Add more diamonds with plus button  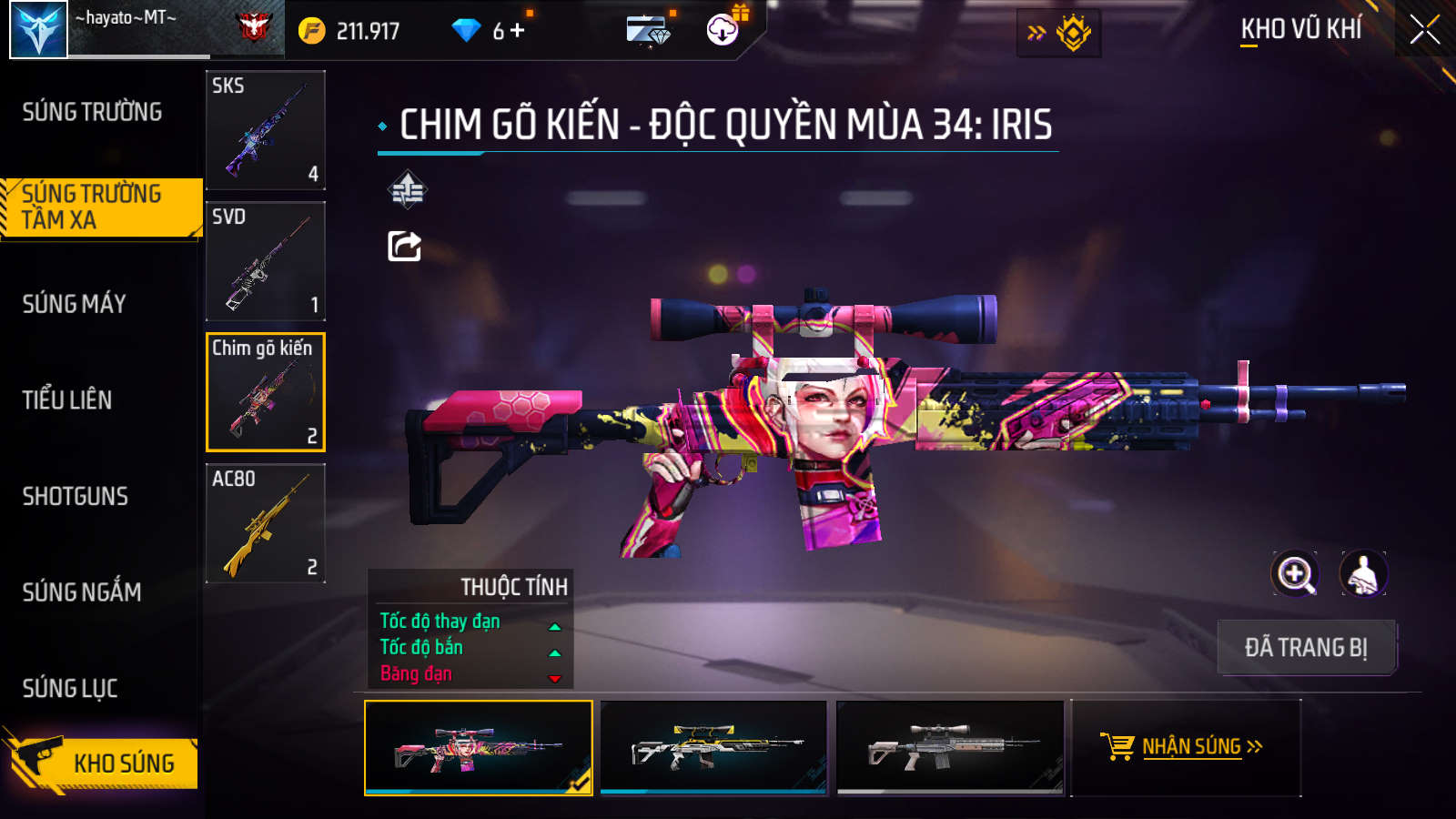(x=518, y=31)
